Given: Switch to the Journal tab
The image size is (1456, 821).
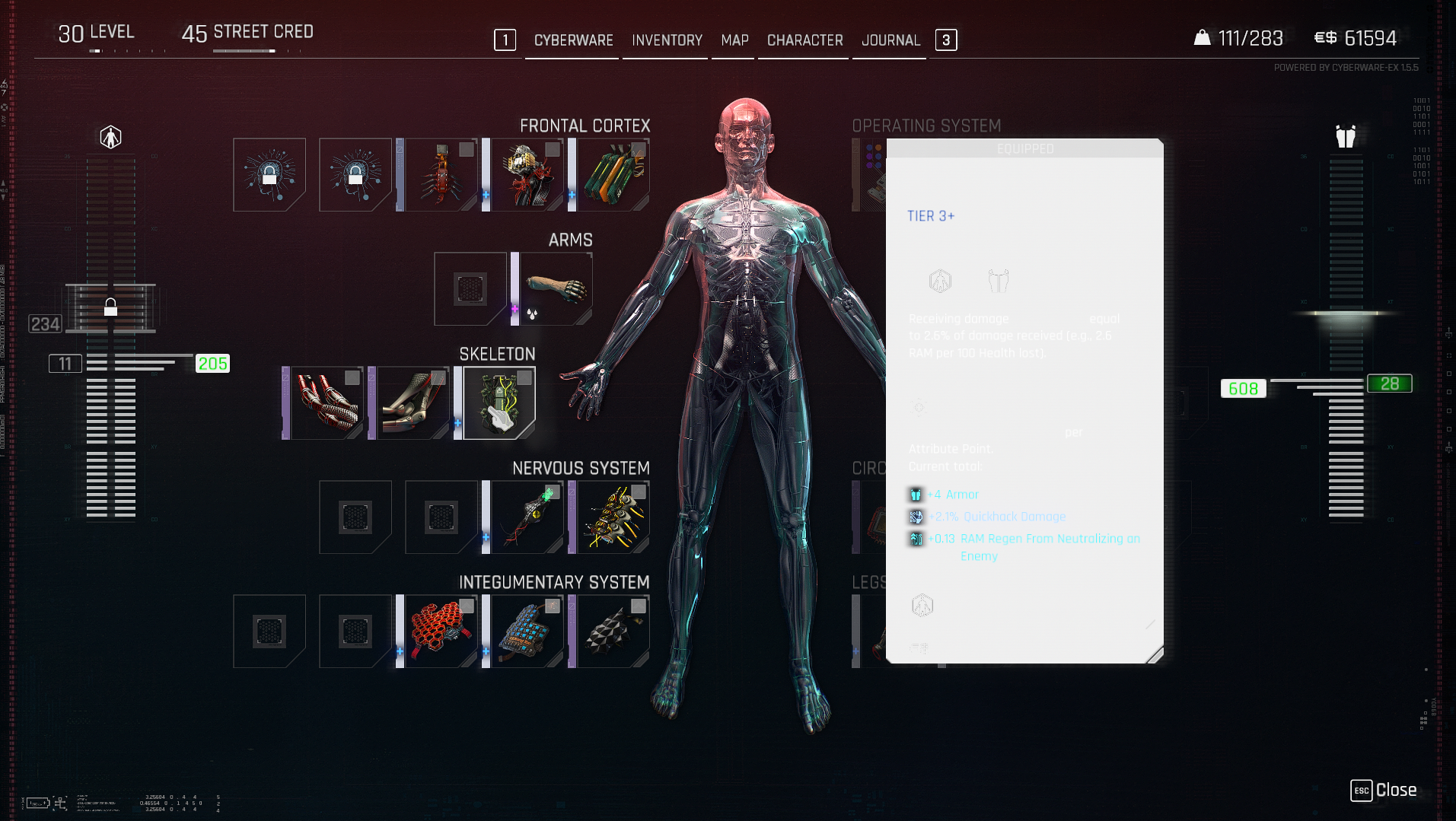Looking at the screenshot, I should (x=890, y=40).
